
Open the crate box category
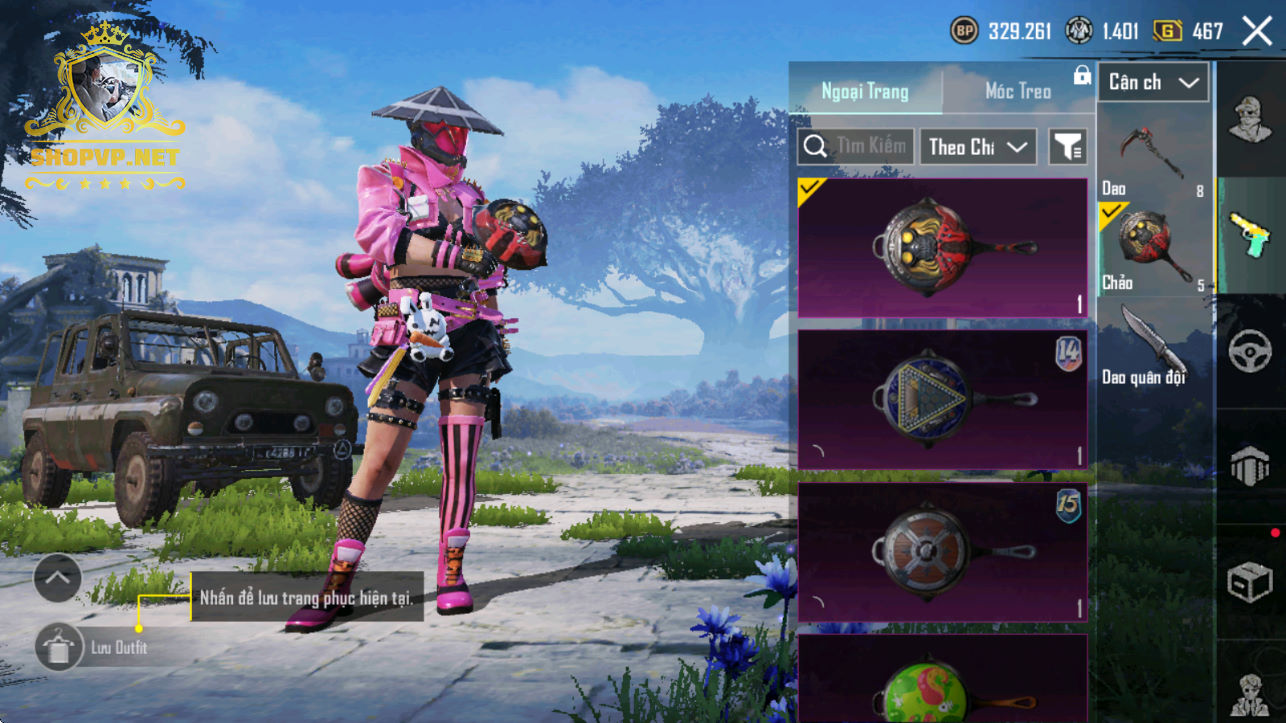point(1250,582)
